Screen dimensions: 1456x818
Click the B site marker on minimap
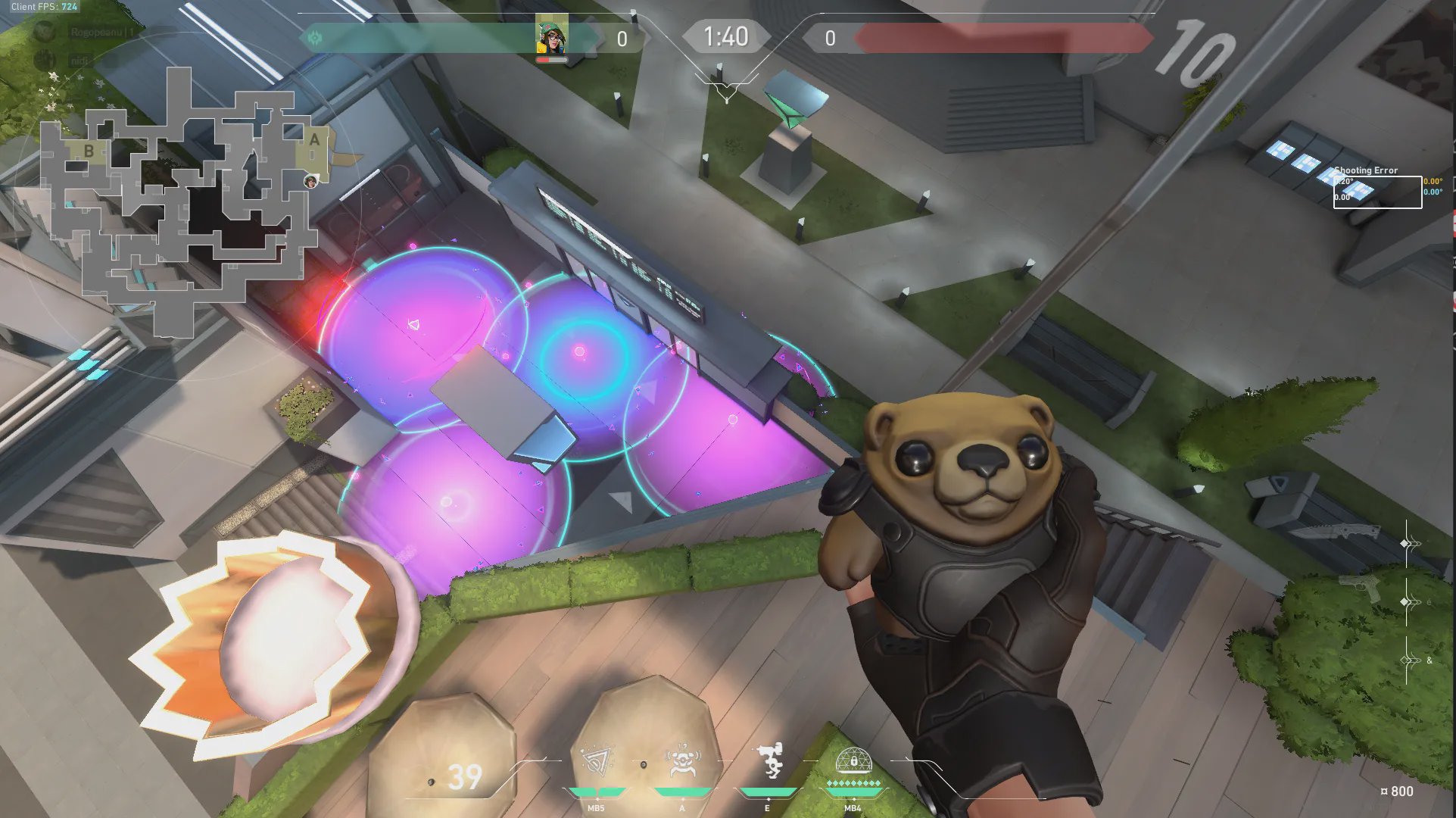click(x=89, y=151)
